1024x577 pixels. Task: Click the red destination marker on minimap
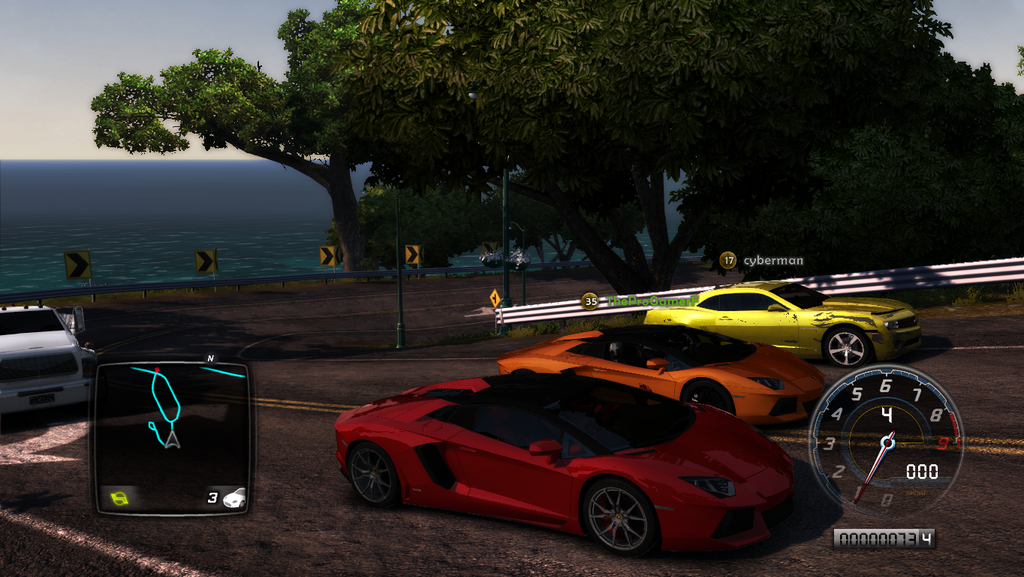[157, 371]
